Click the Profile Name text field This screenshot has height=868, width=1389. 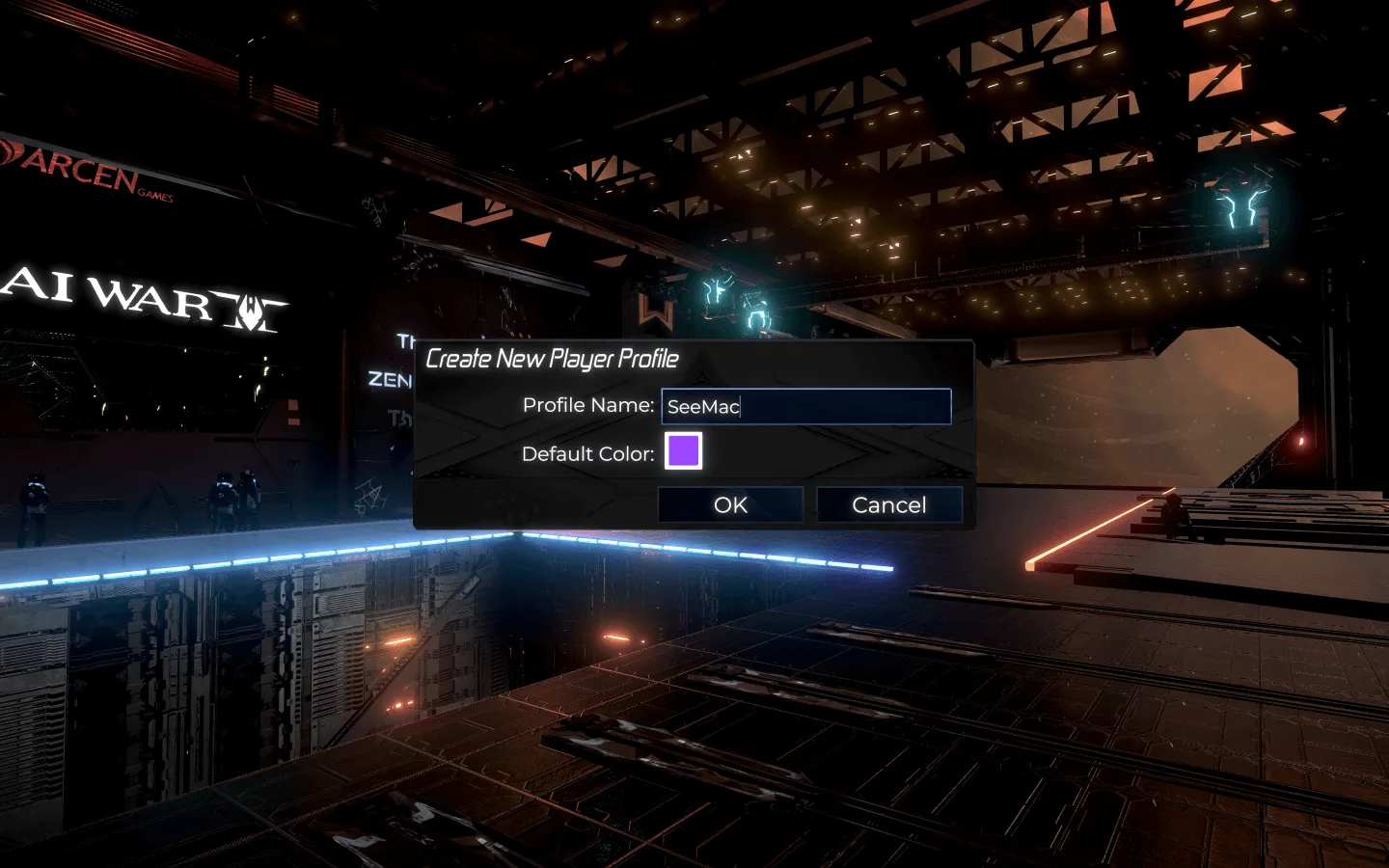click(x=806, y=406)
